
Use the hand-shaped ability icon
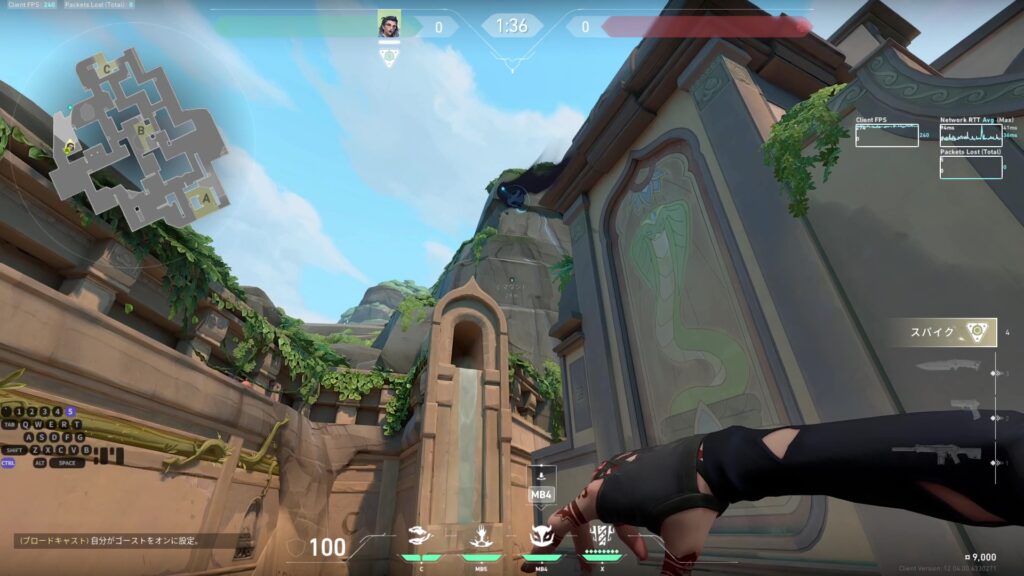click(480, 537)
